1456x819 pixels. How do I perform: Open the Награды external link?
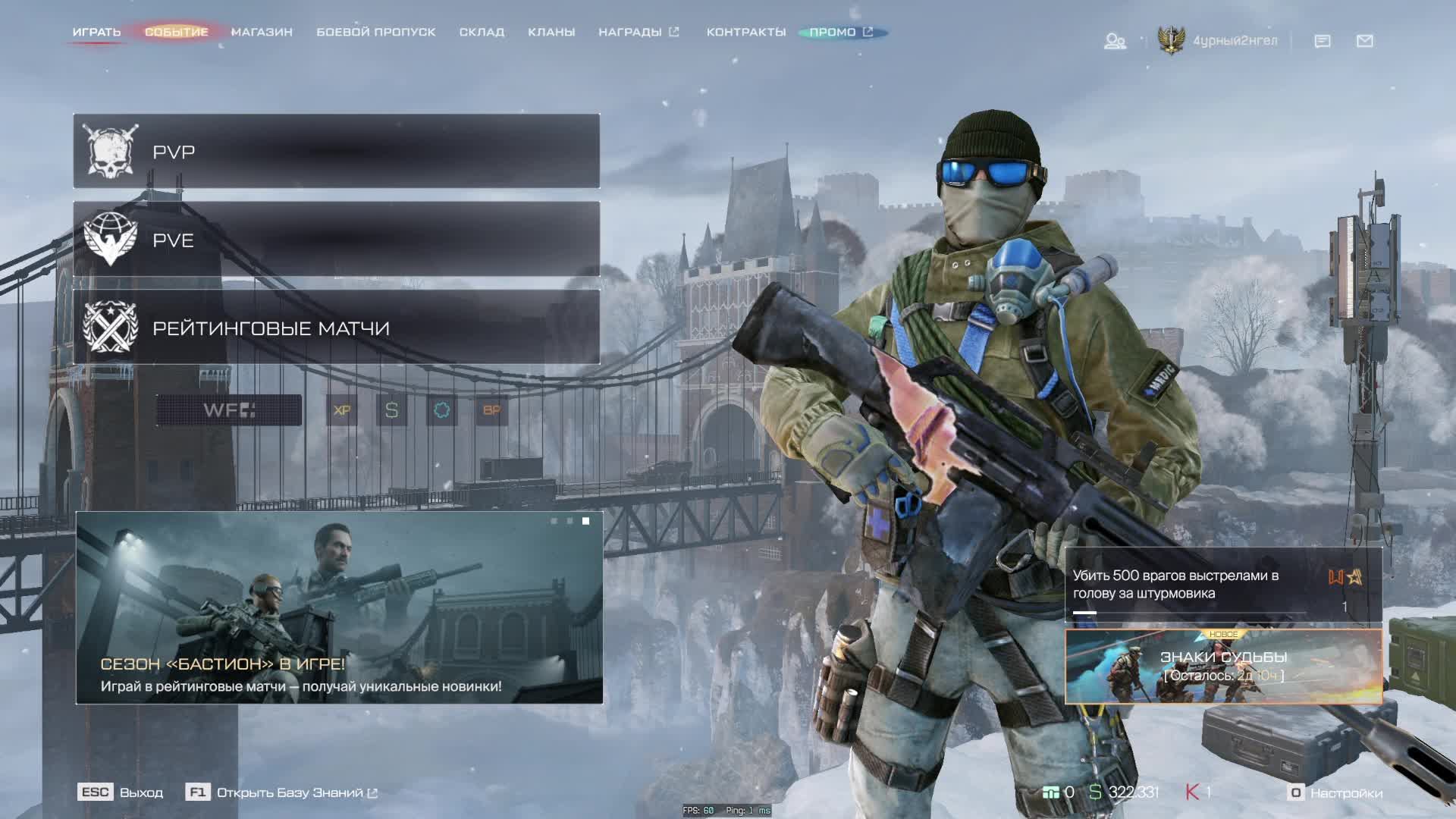coord(638,32)
